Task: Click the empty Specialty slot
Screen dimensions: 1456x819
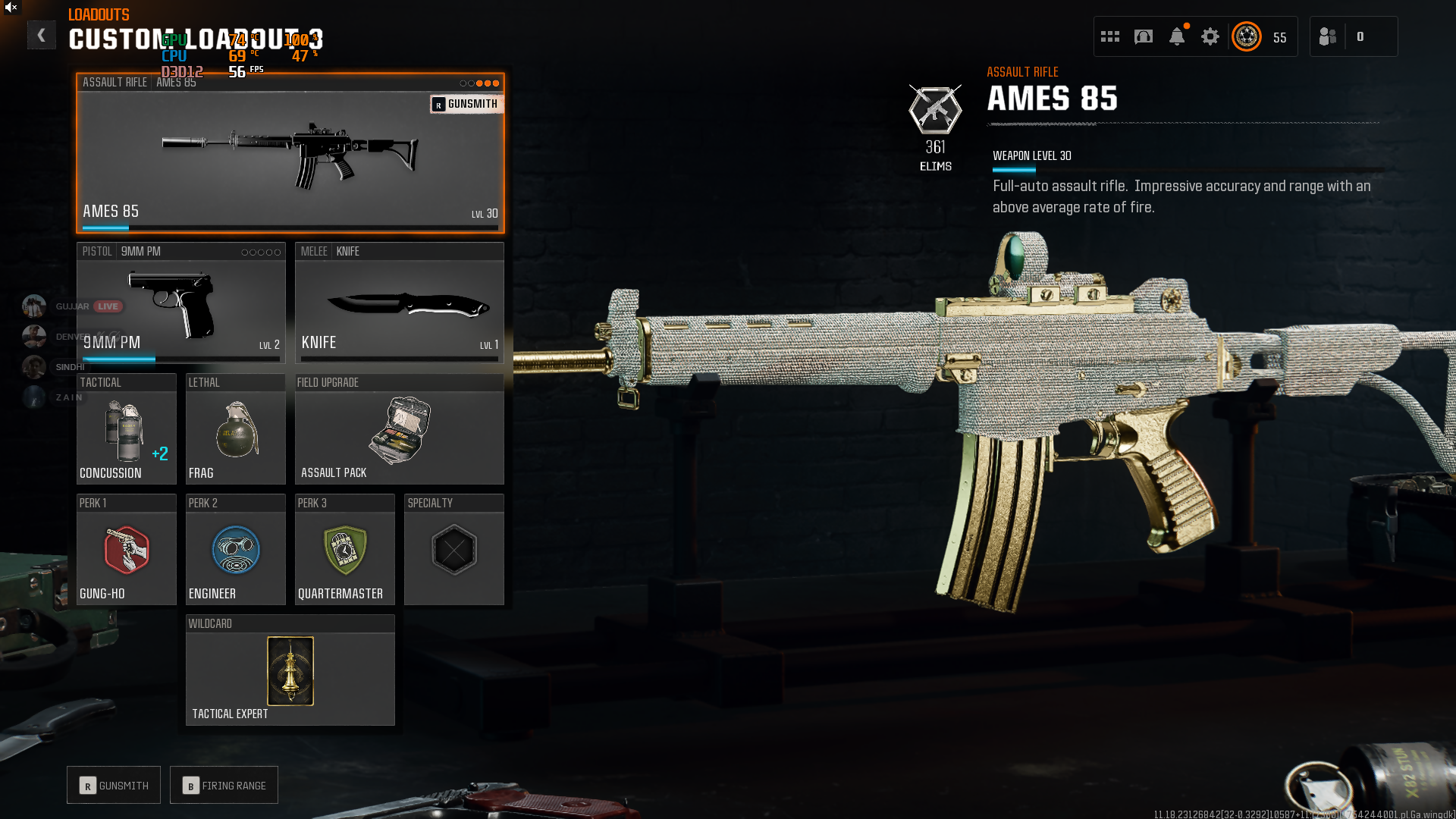Action: (453, 550)
